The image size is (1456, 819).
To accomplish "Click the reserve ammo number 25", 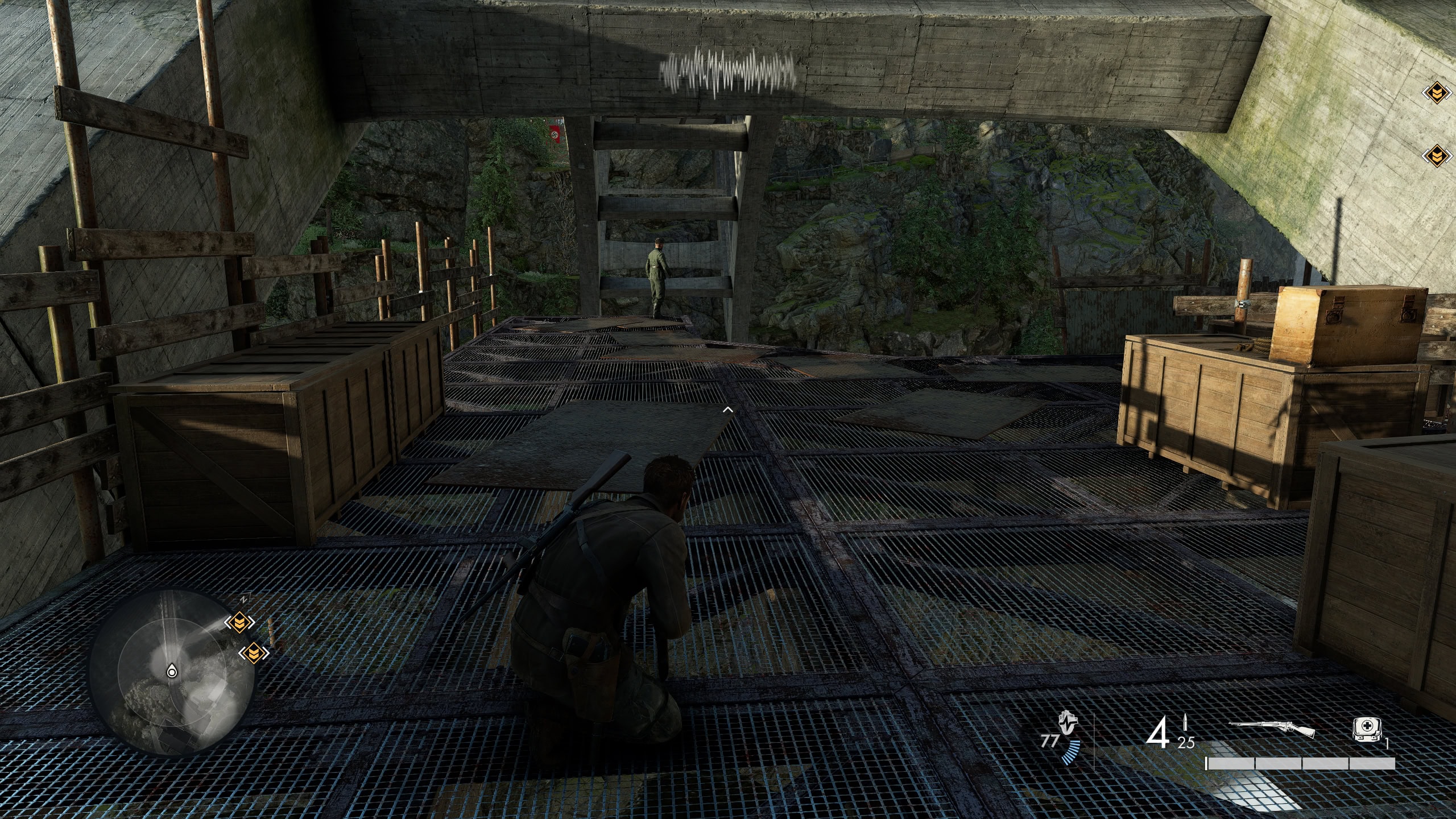I will pos(1187,741).
